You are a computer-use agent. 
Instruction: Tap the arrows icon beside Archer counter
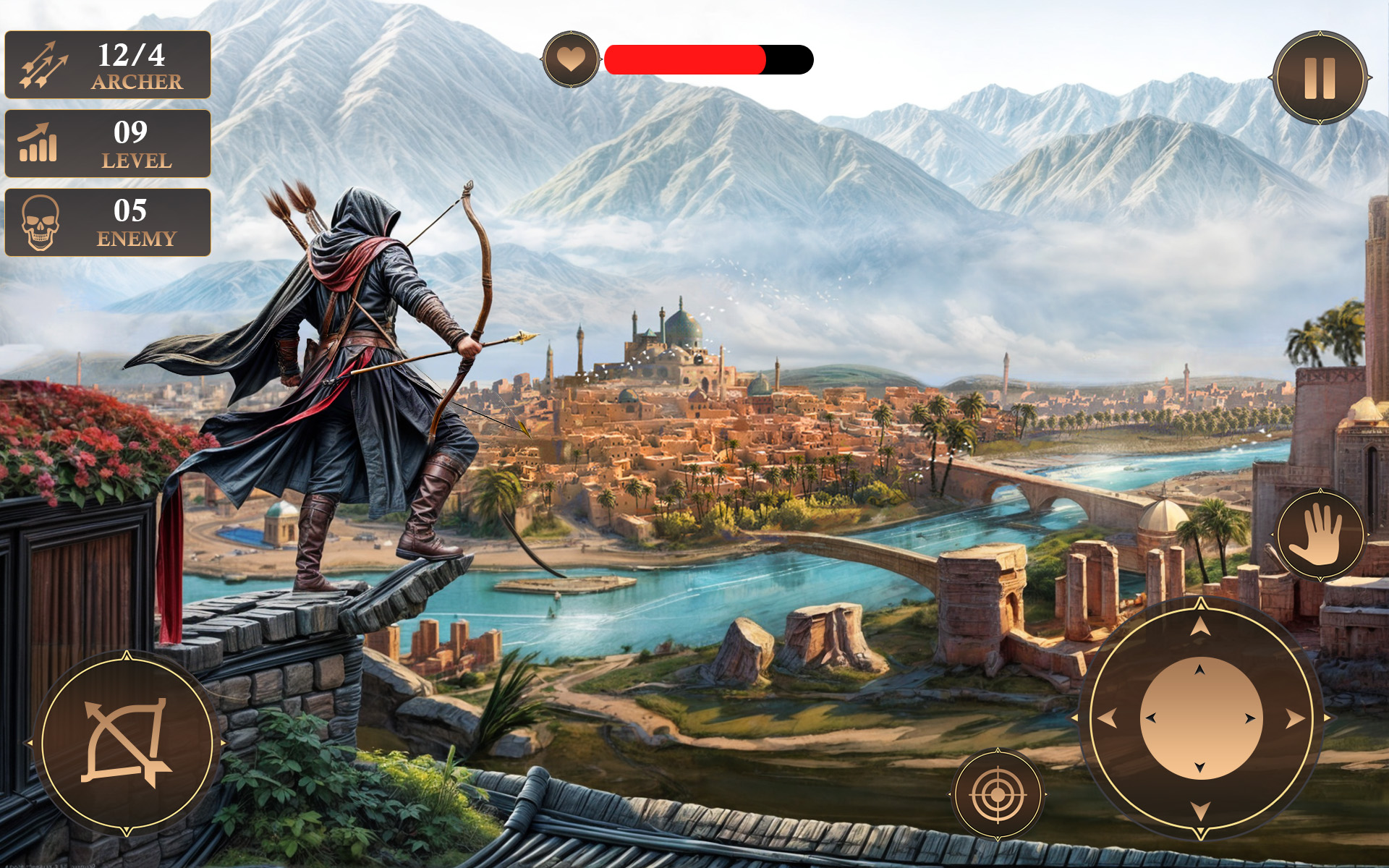45,66
